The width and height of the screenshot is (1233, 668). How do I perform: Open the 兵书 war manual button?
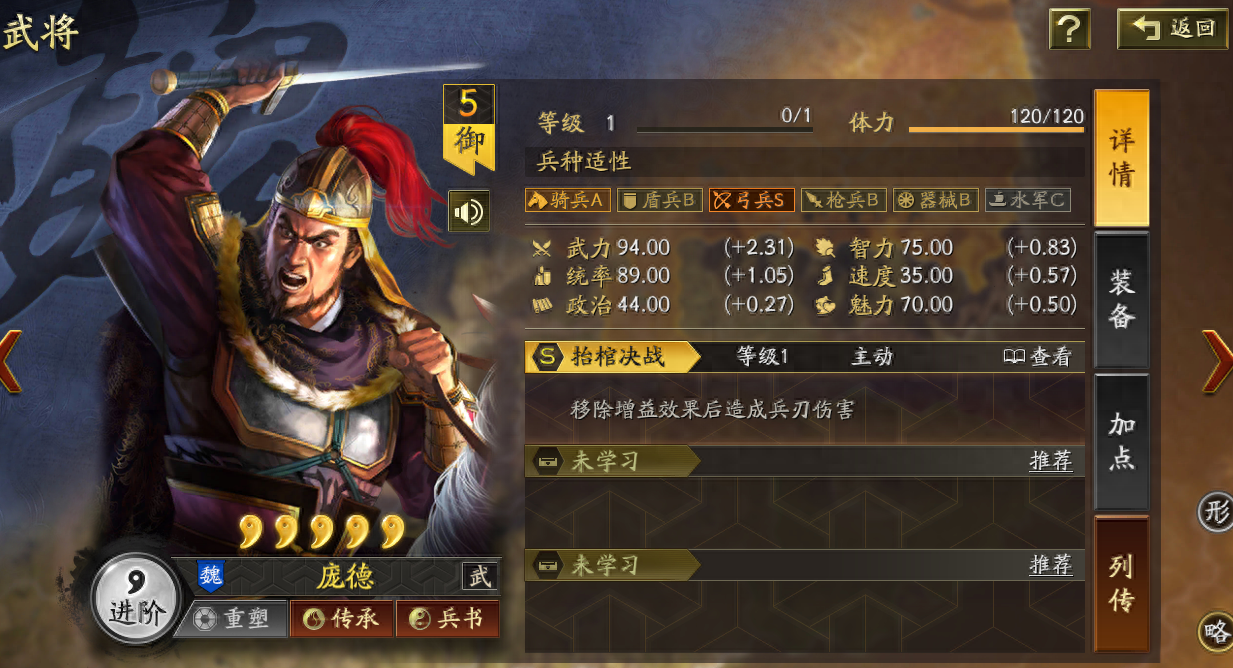coord(447,619)
